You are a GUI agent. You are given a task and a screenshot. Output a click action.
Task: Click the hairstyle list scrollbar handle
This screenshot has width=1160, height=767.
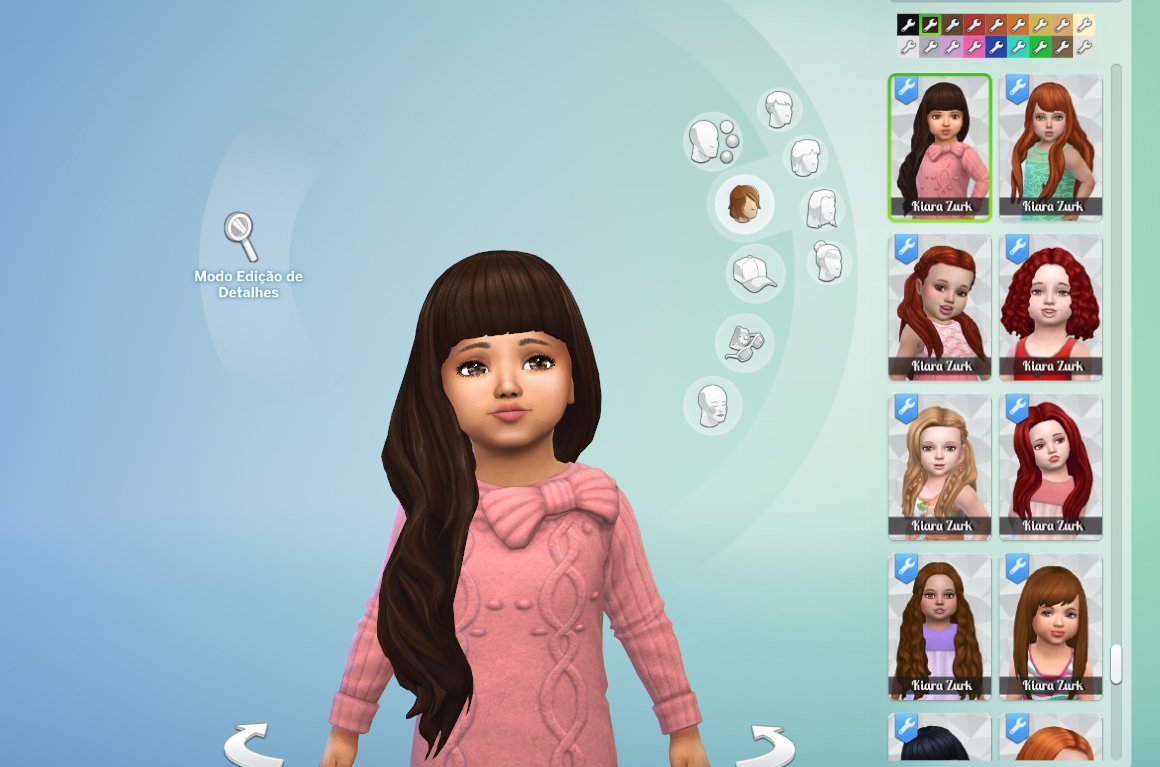(1116, 663)
